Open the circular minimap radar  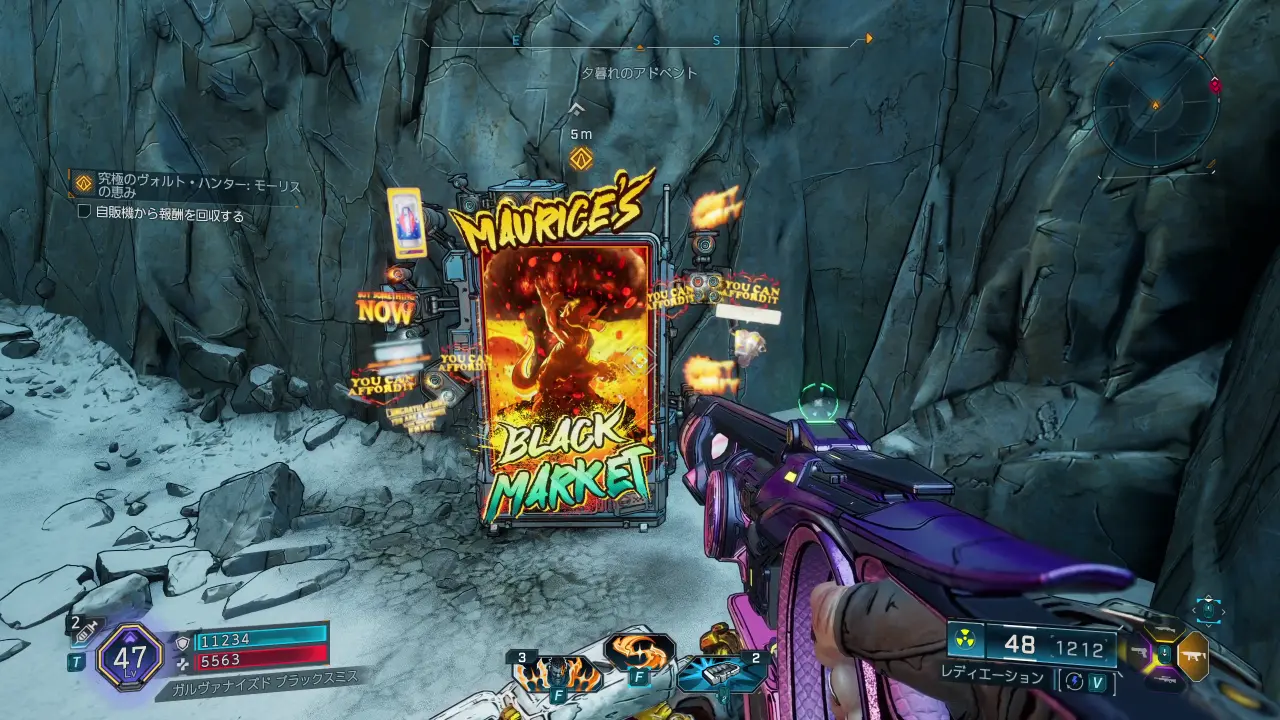[x=1155, y=103]
